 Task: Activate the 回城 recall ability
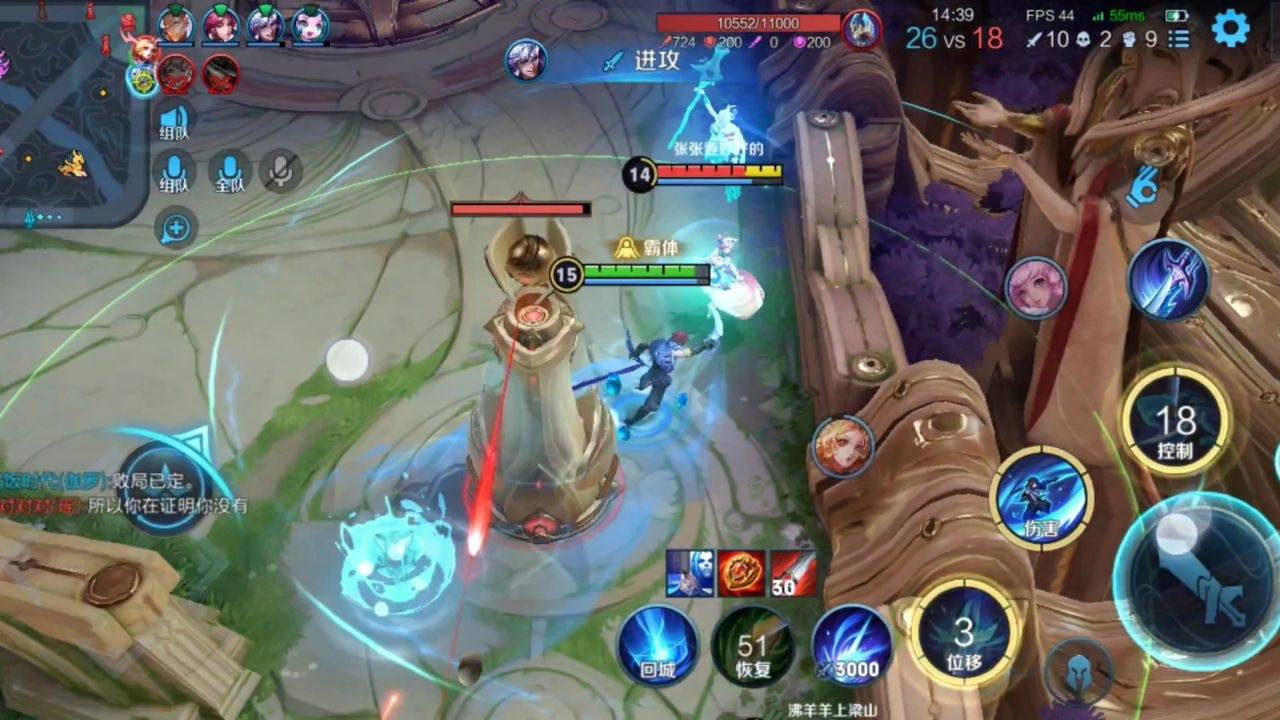click(657, 646)
